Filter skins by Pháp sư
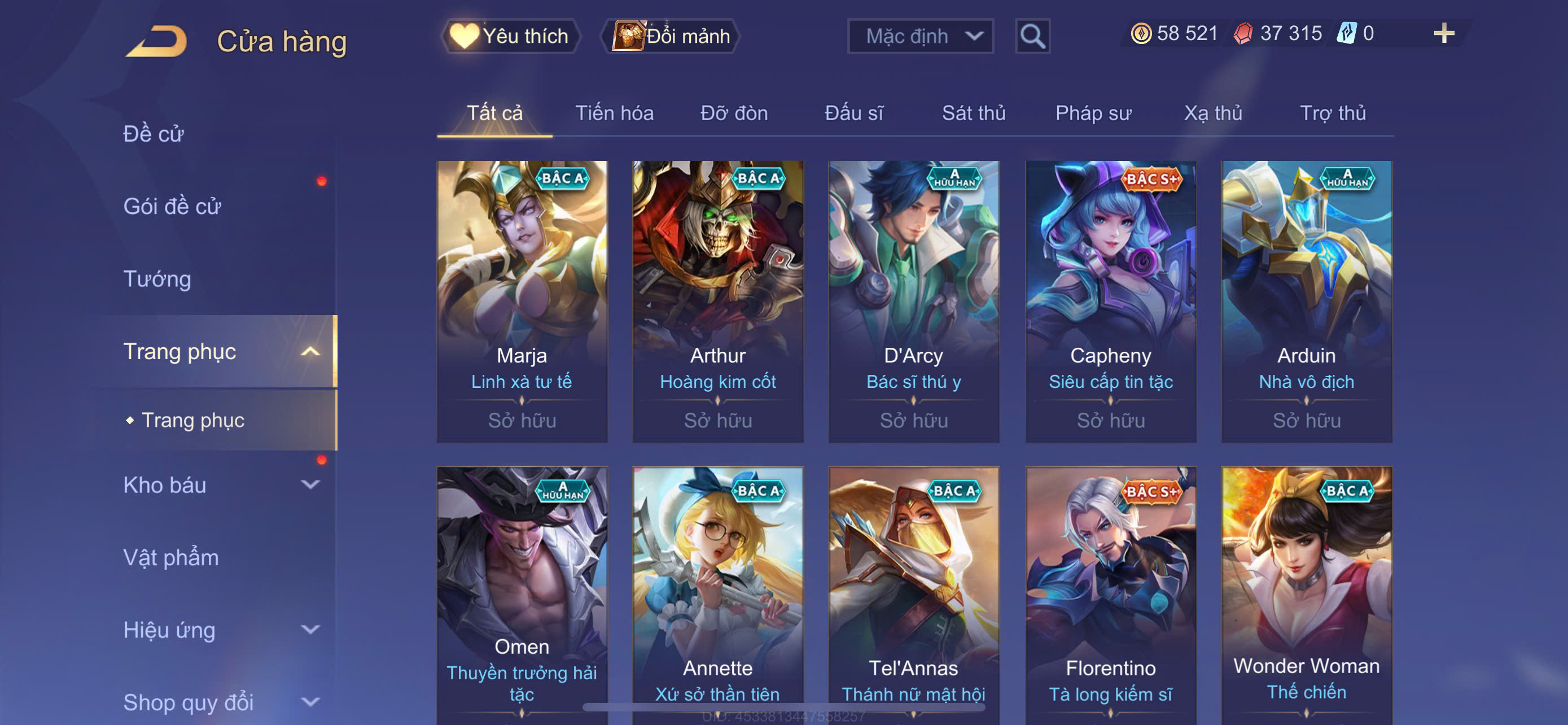 click(1093, 113)
